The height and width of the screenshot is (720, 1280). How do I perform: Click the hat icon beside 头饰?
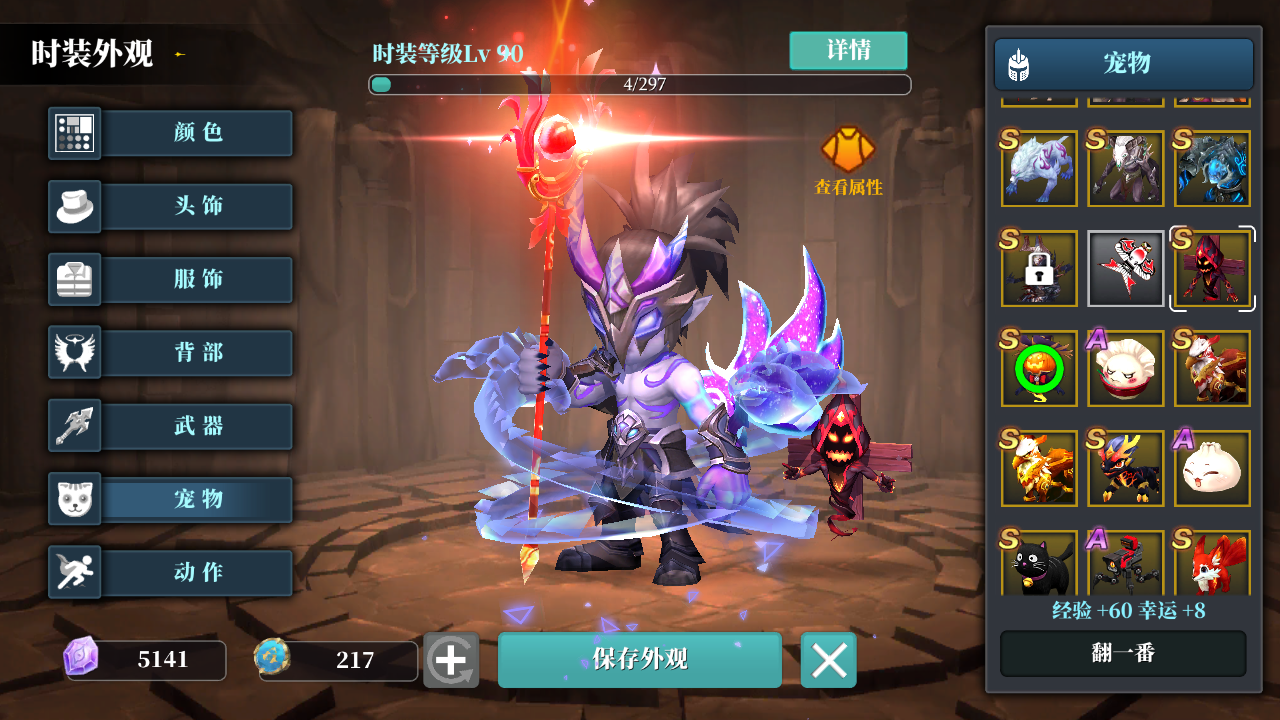pos(74,206)
